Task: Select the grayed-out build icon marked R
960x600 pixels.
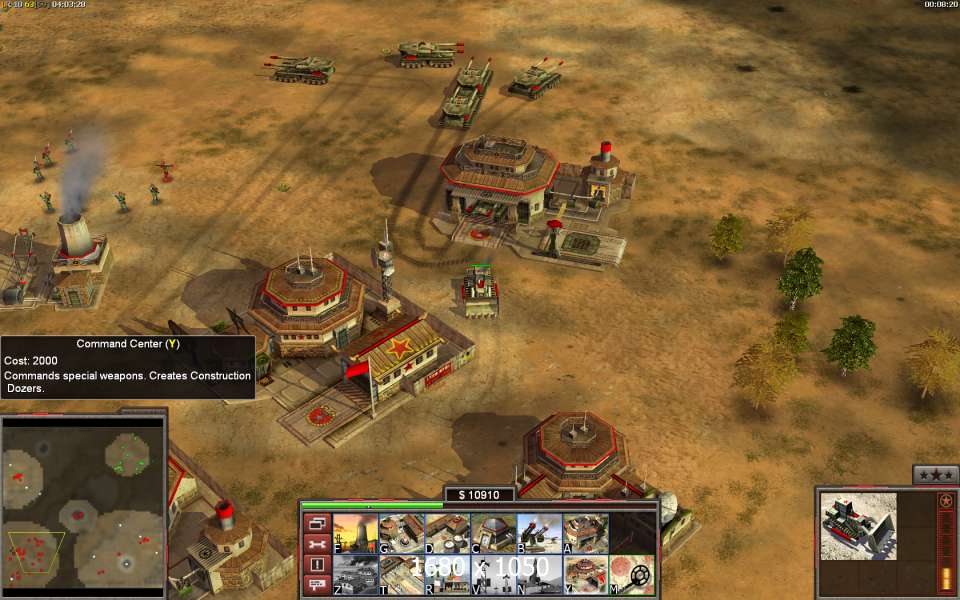Action: coord(447,575)
